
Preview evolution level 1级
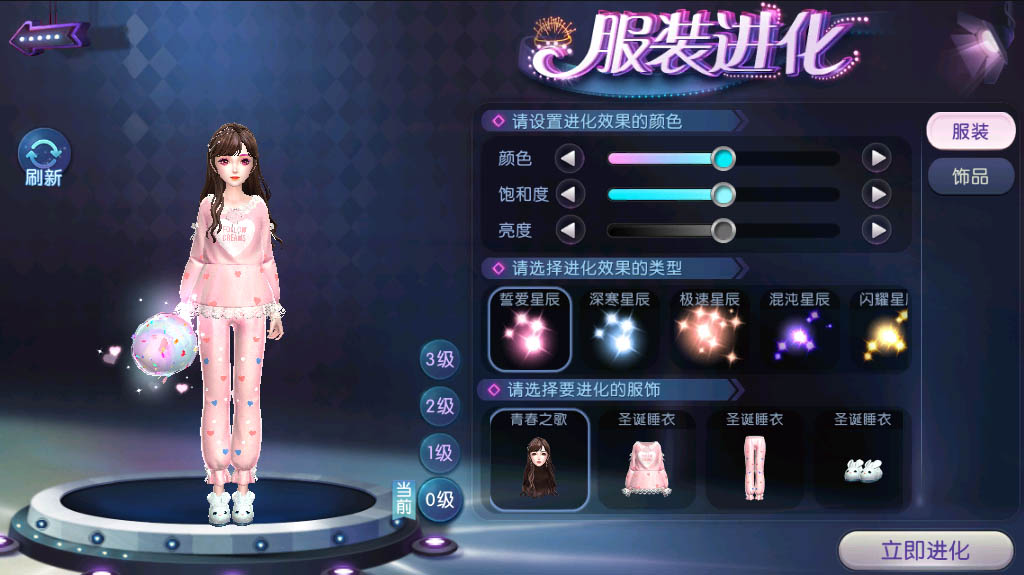coord(439,452)
